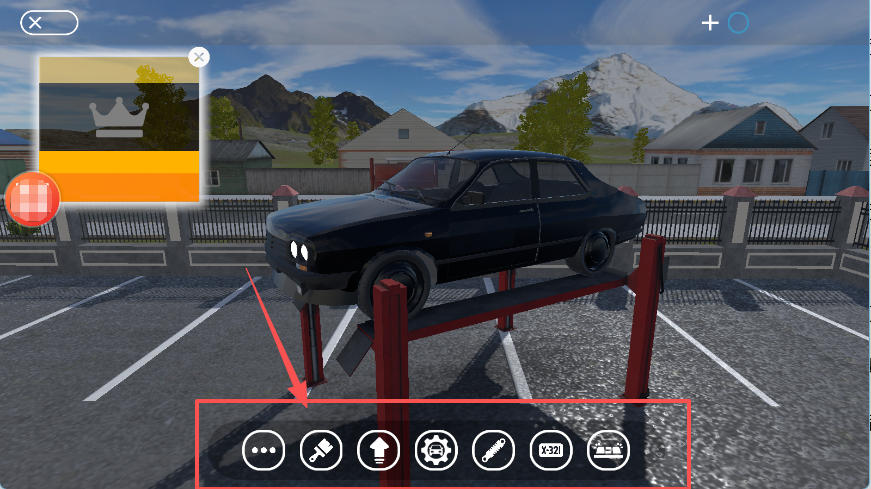The height and width of the screenshot is (489, 871).
Task: Choose the police light bar icon
Action: (x=608, y=451)
